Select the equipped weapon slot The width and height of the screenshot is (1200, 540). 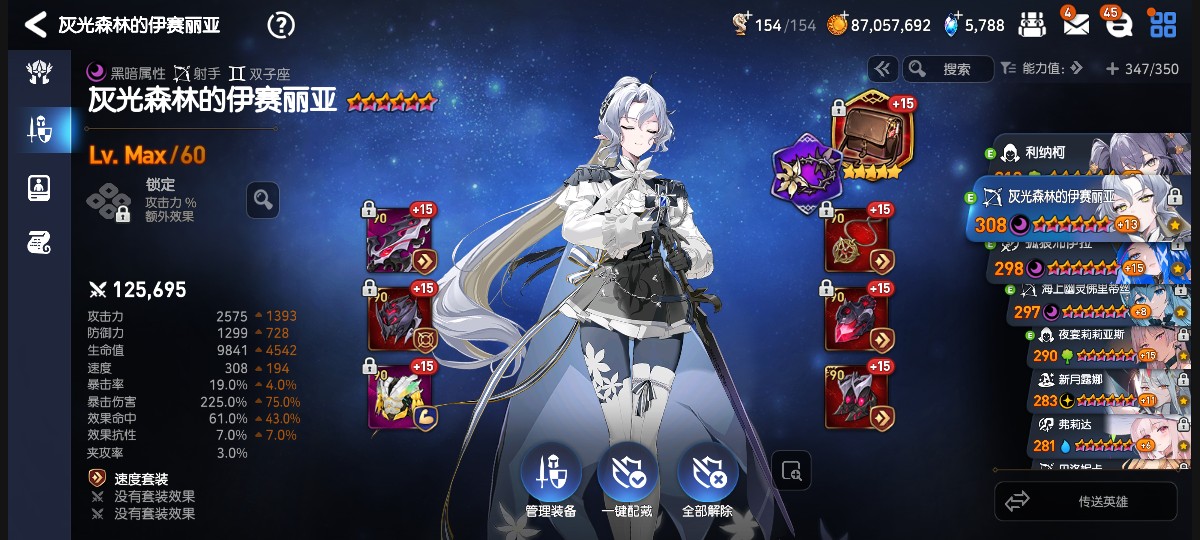click(x=400, y=240)
